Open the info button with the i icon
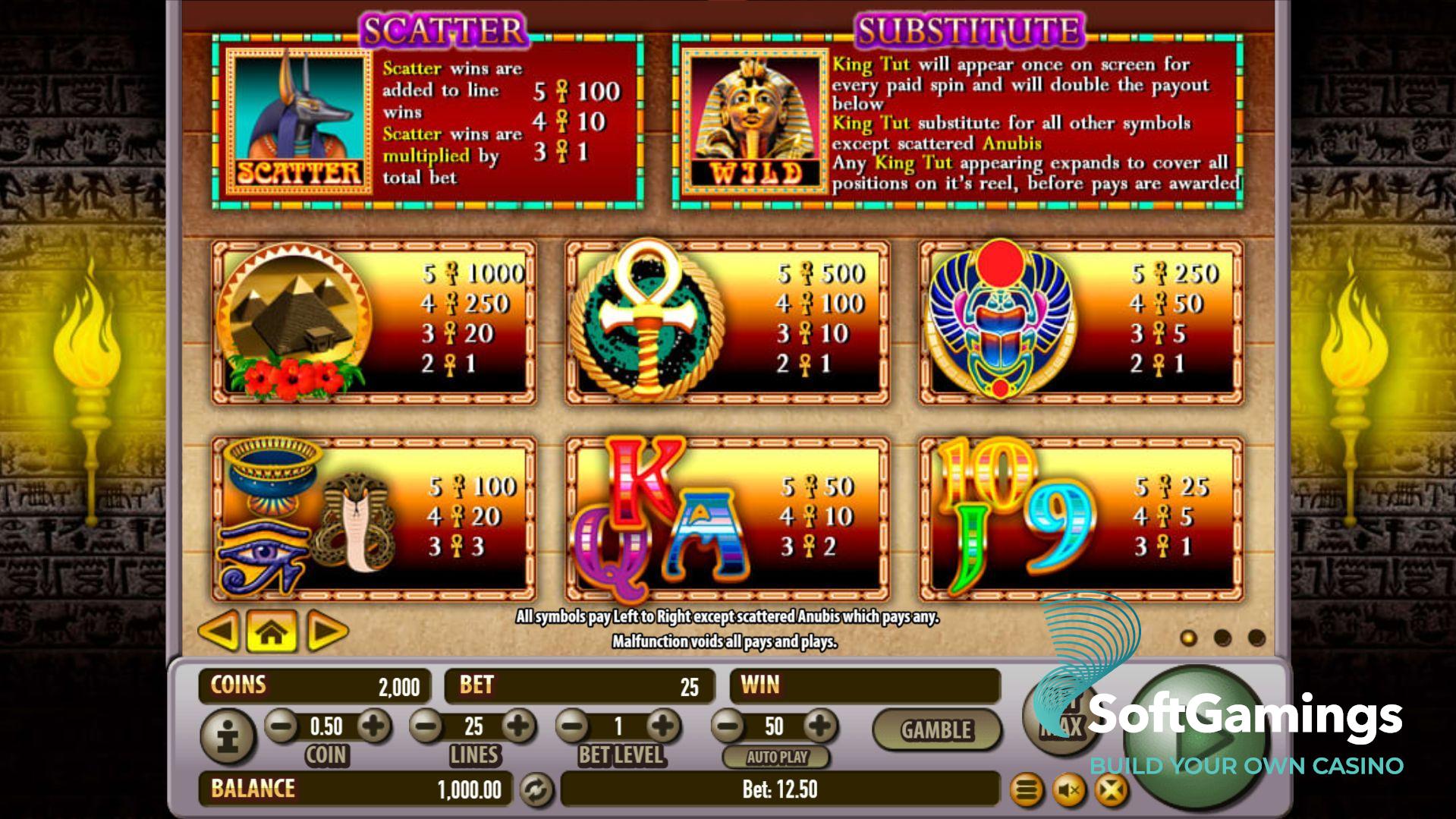The height and width of the screenshot is (819, 1456). point(227,736)
